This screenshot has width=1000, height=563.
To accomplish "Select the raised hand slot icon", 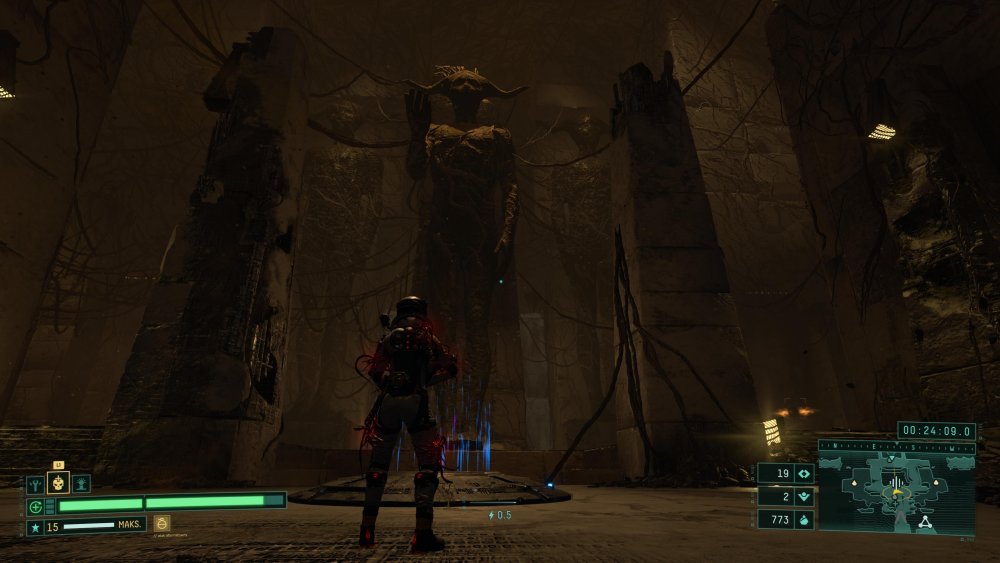I will coord(82,484).
